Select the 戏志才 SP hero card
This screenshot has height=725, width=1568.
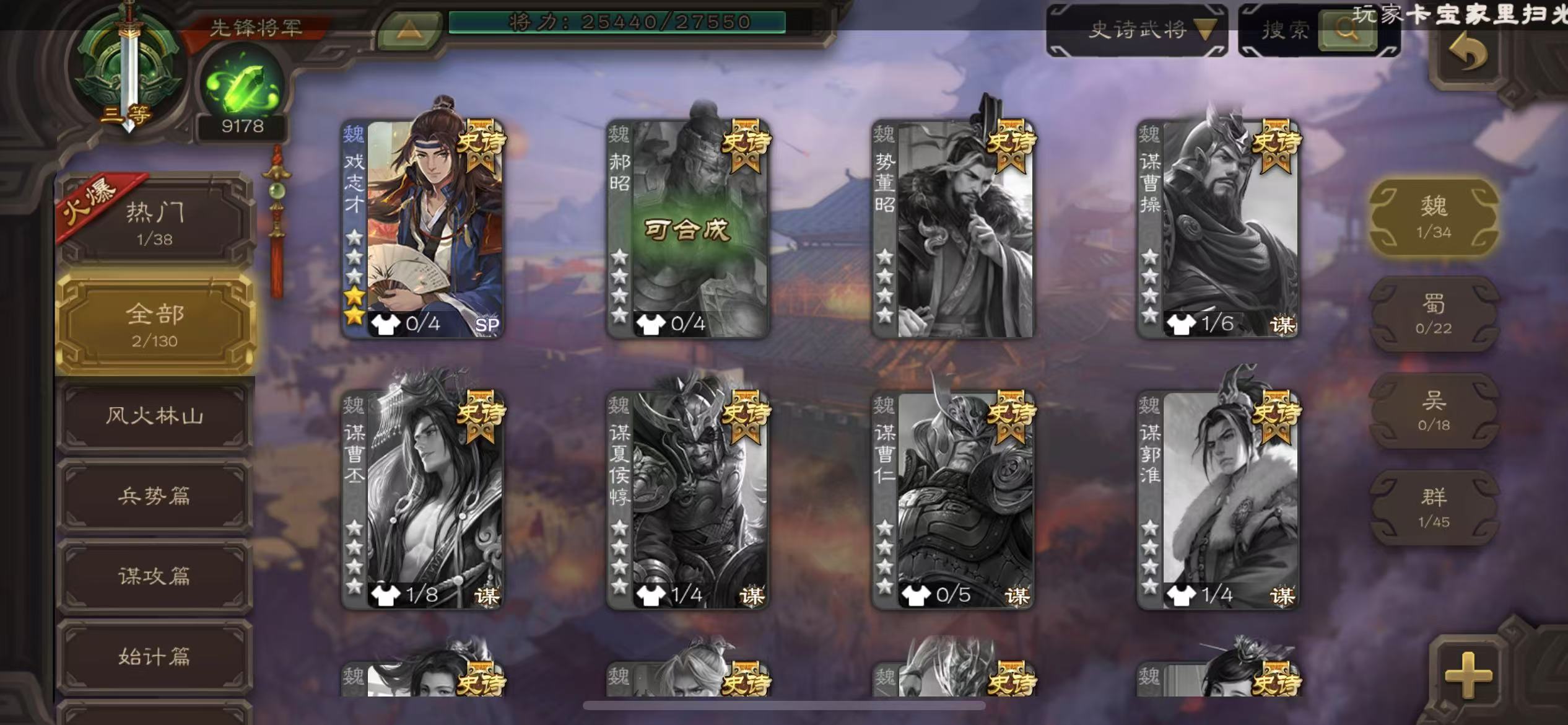pos(423,228)
